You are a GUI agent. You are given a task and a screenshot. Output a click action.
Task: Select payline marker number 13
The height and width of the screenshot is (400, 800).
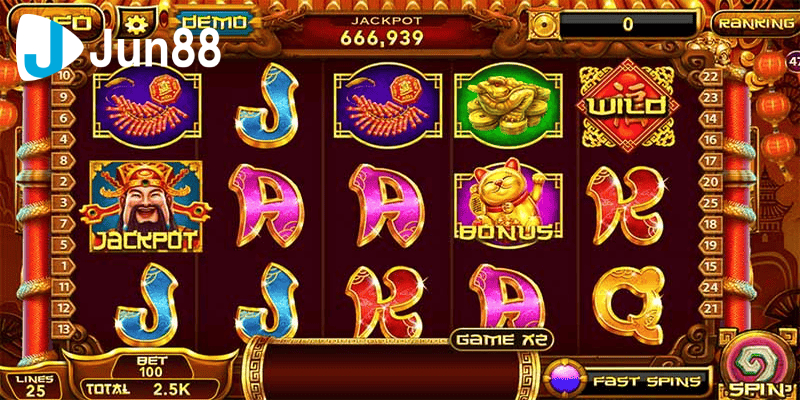(x=63, y=329)
